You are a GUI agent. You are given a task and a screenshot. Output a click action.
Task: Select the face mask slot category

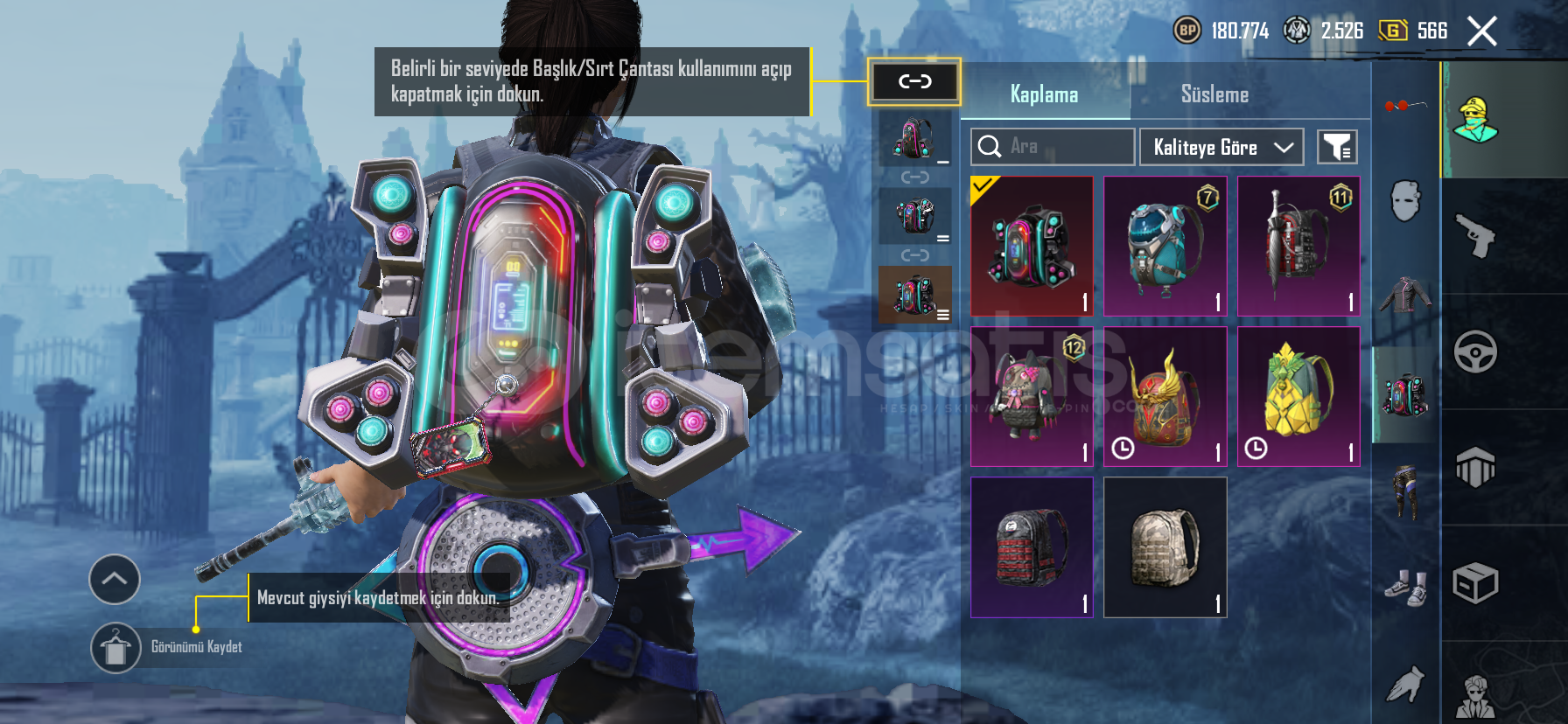tap(1405, 201)
